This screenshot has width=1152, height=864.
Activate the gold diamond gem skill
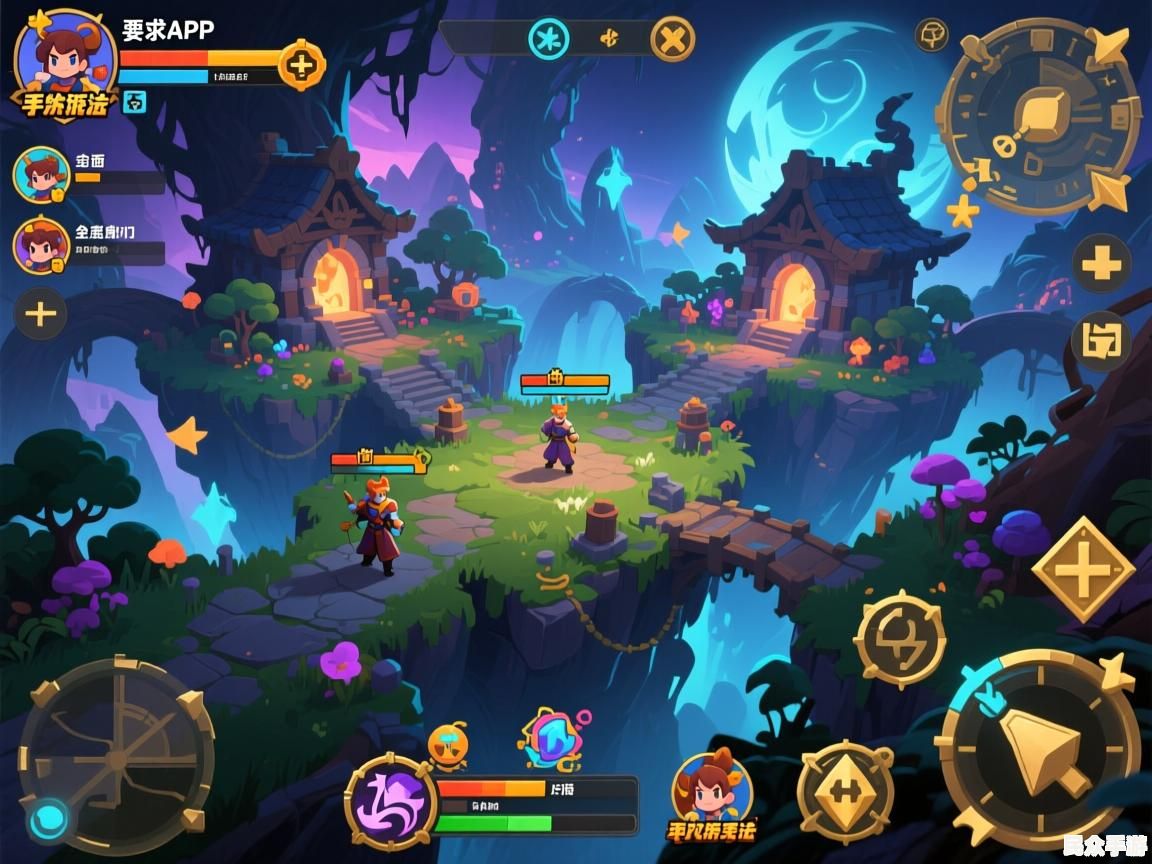[x=846, y=791]
